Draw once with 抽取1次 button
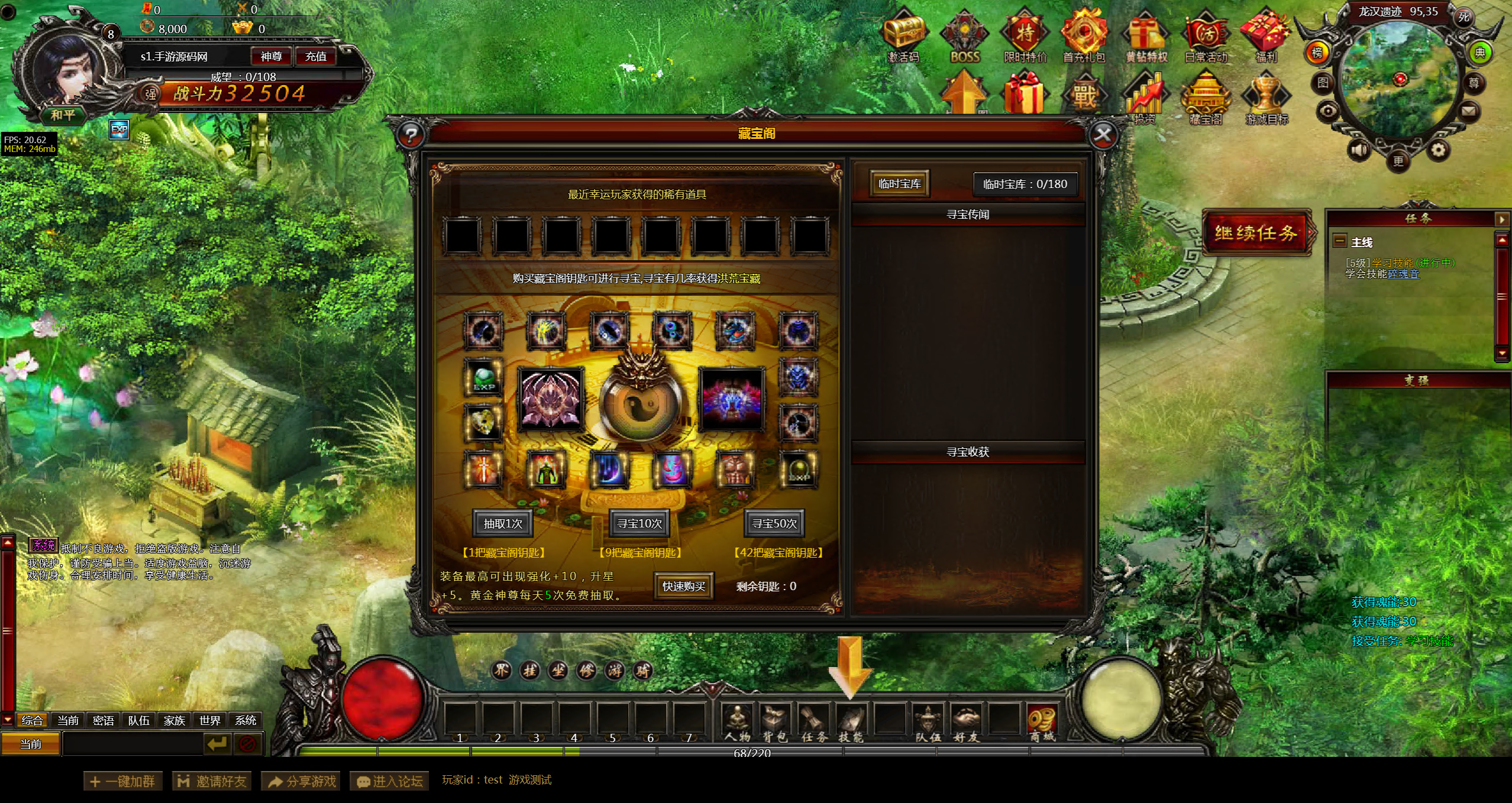The height and width of the screenshot is (803, 1512). pyautogui.click(x=503, y=523)
